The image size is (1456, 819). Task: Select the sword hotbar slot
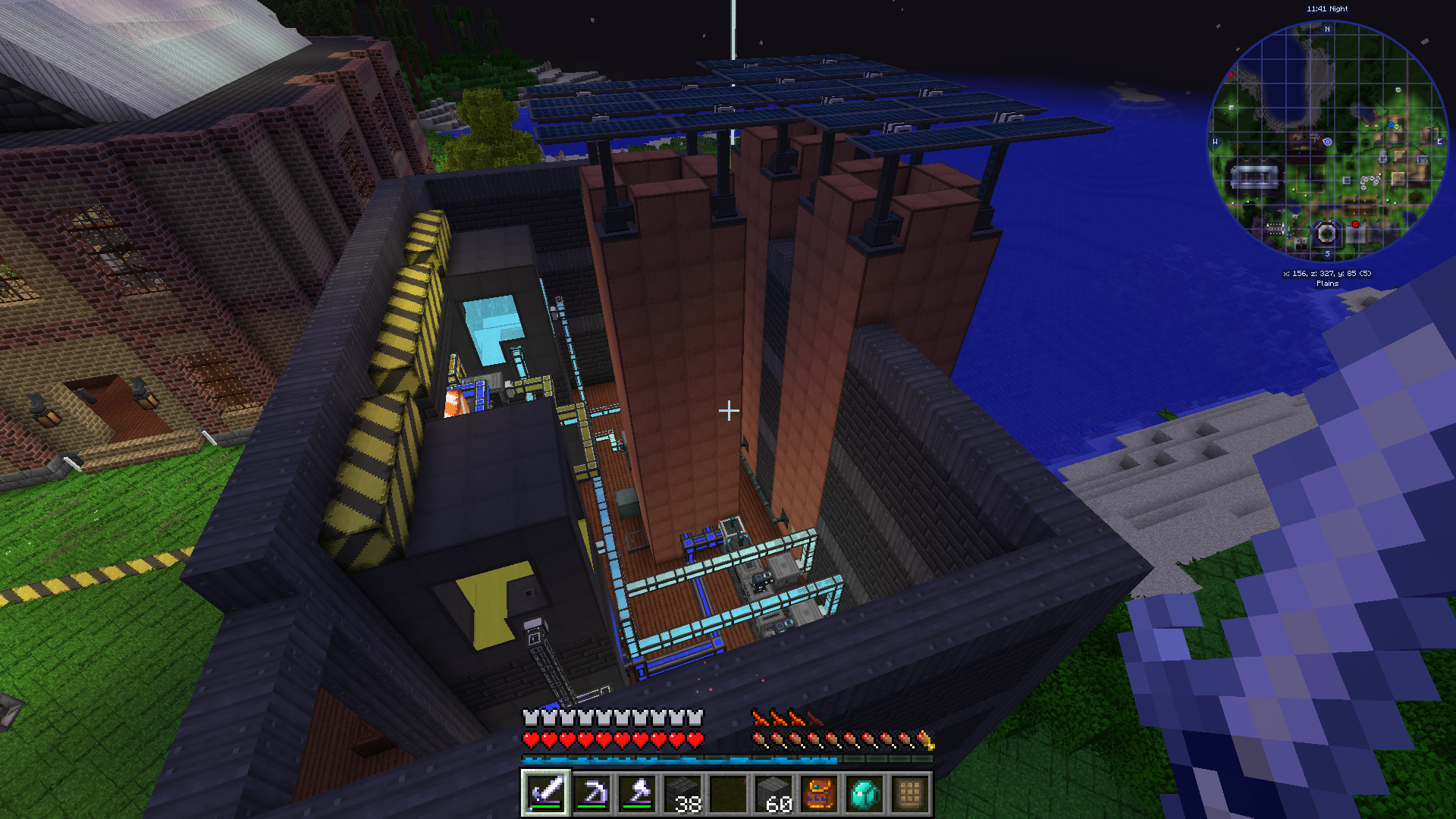pos(546,794)
